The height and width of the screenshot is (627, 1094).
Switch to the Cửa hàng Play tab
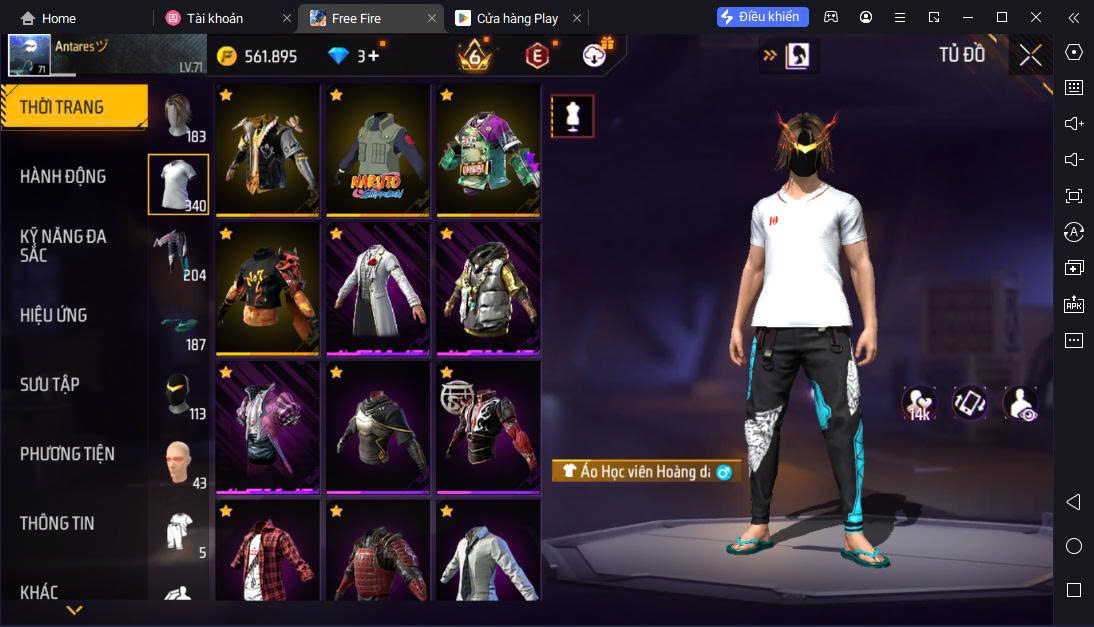(x=516, y=18)
